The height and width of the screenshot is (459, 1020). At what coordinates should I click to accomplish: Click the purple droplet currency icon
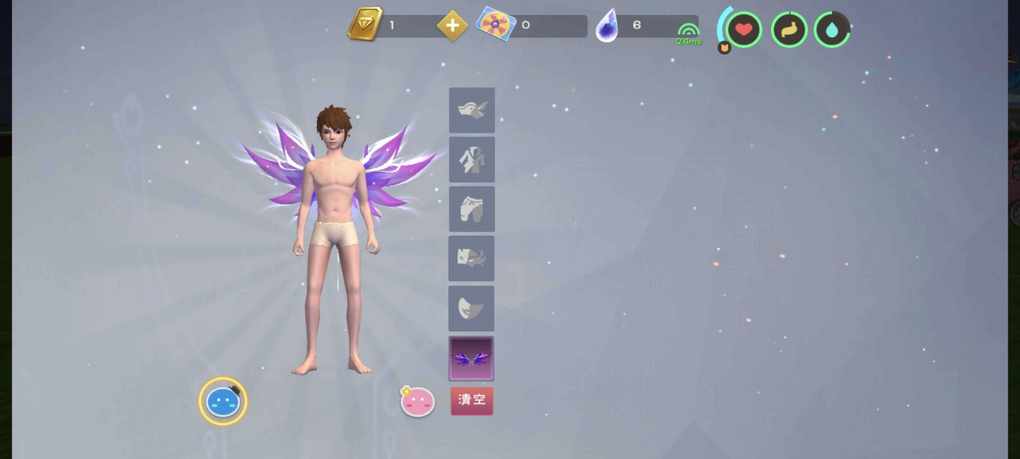[607, 26]
